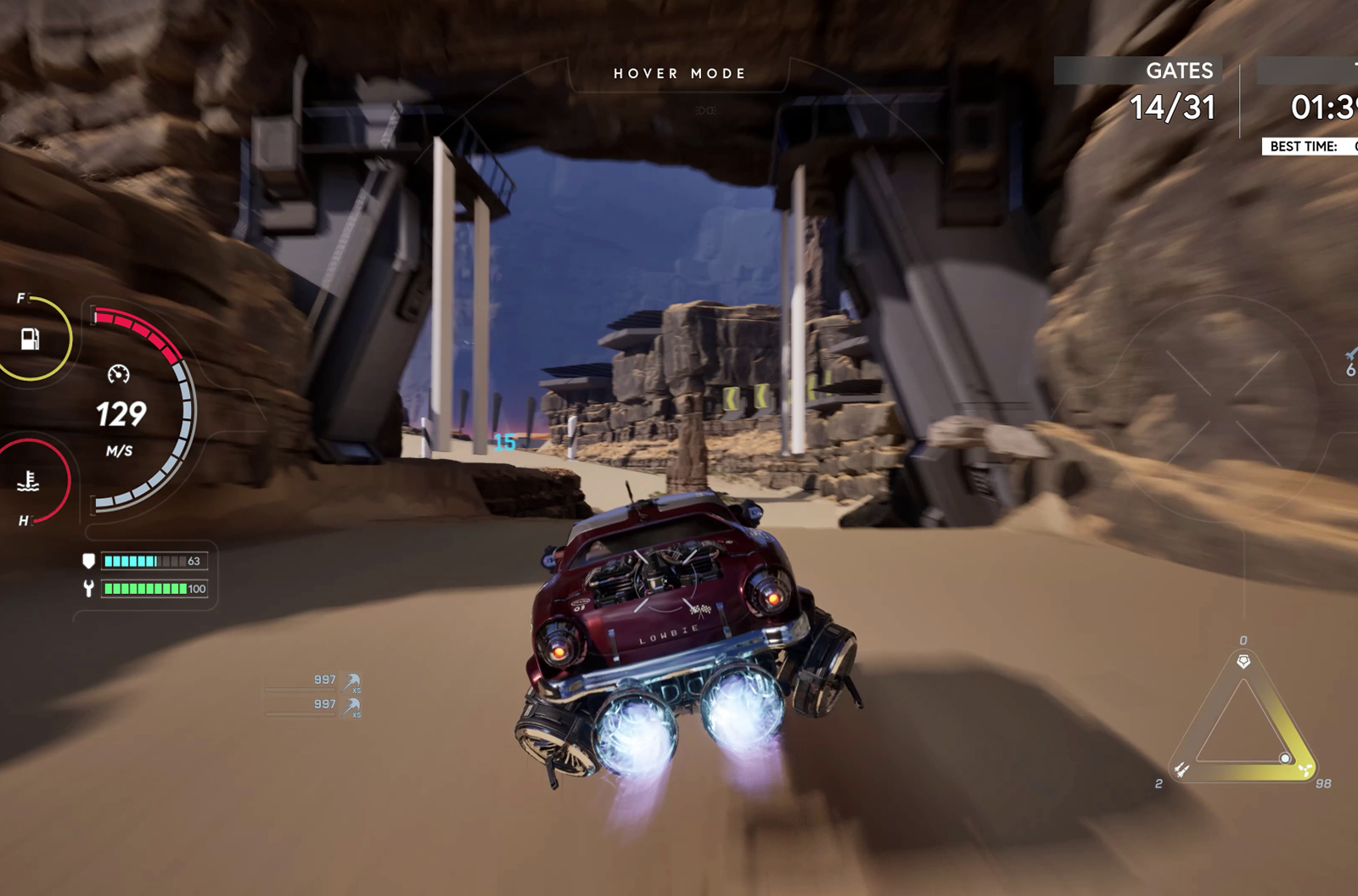
Task: Select the shield icon beside the cyan bar
Action: point(88,561)
